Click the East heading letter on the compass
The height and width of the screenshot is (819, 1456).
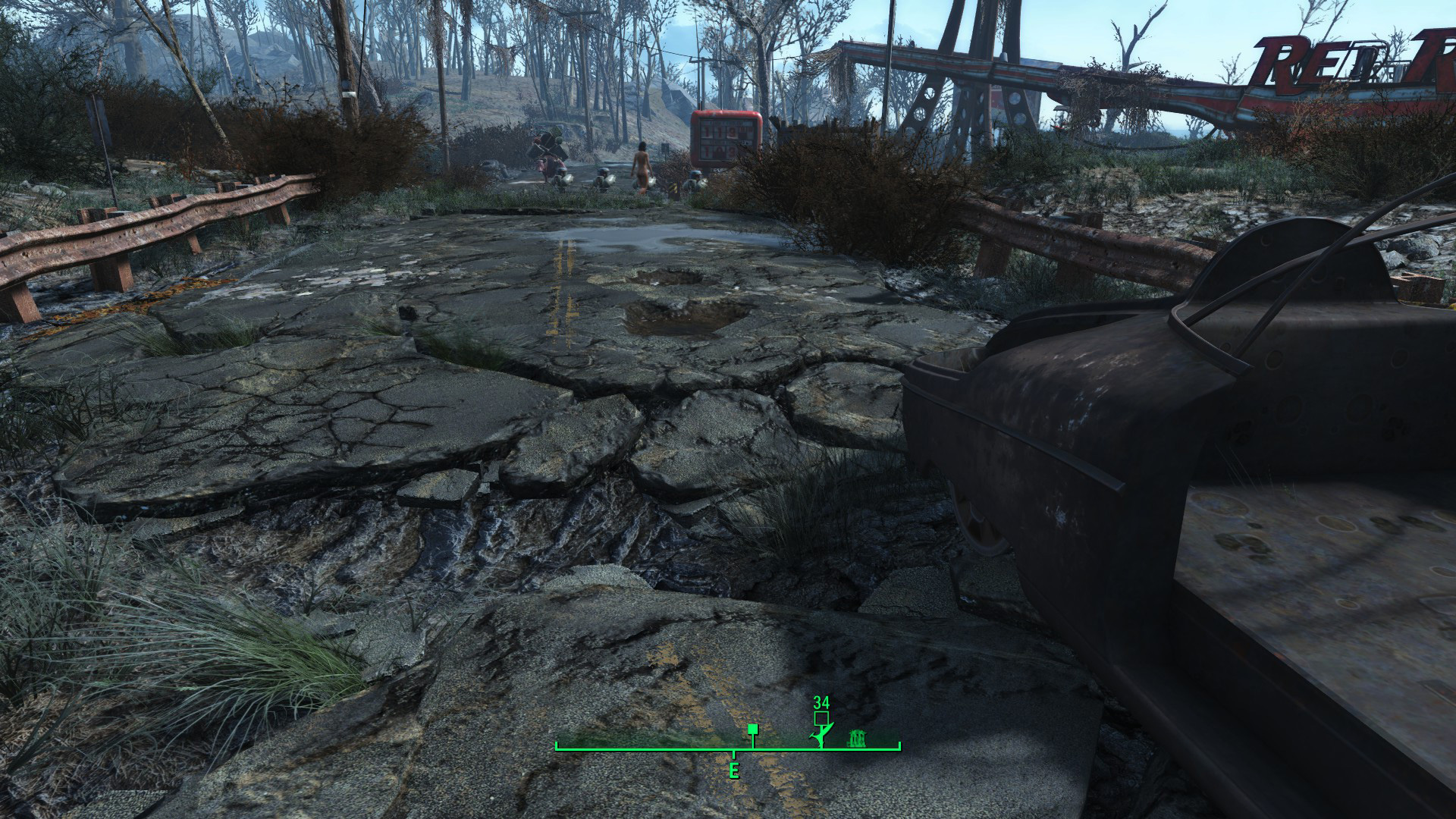pyautogui.click(x=733, y=771)
